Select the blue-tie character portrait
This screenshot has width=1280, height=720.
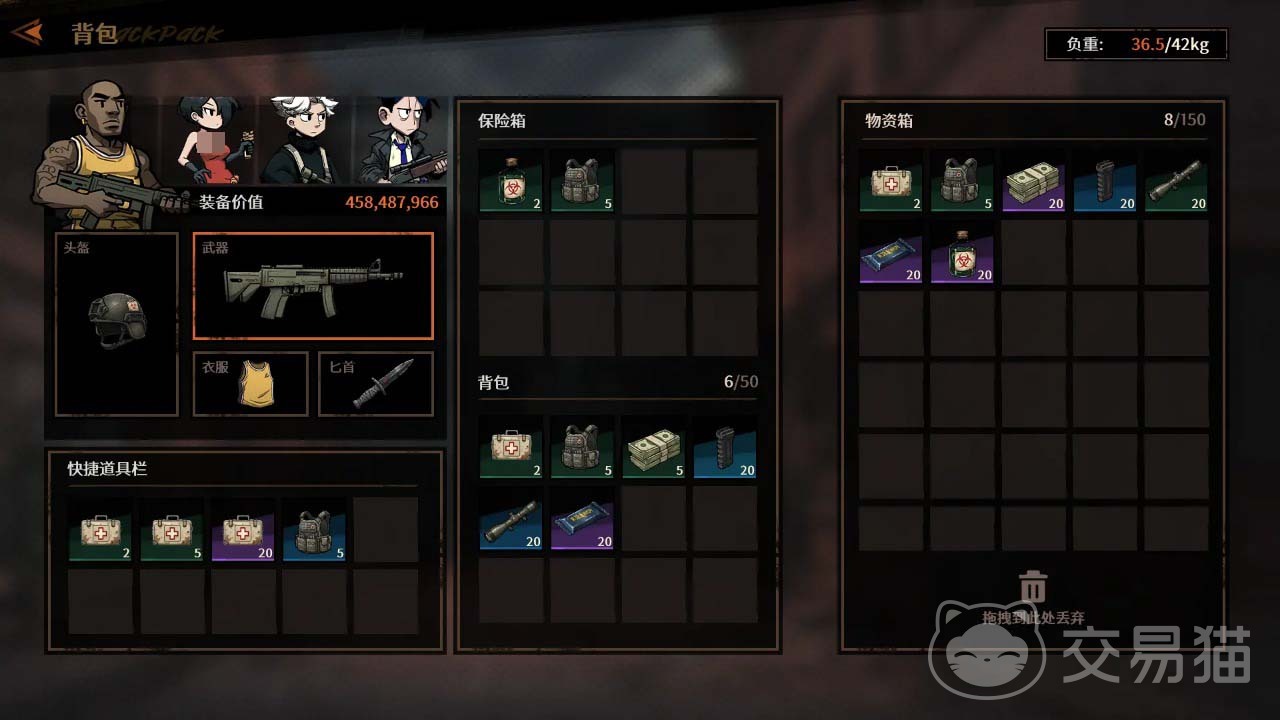click(400, 140)
